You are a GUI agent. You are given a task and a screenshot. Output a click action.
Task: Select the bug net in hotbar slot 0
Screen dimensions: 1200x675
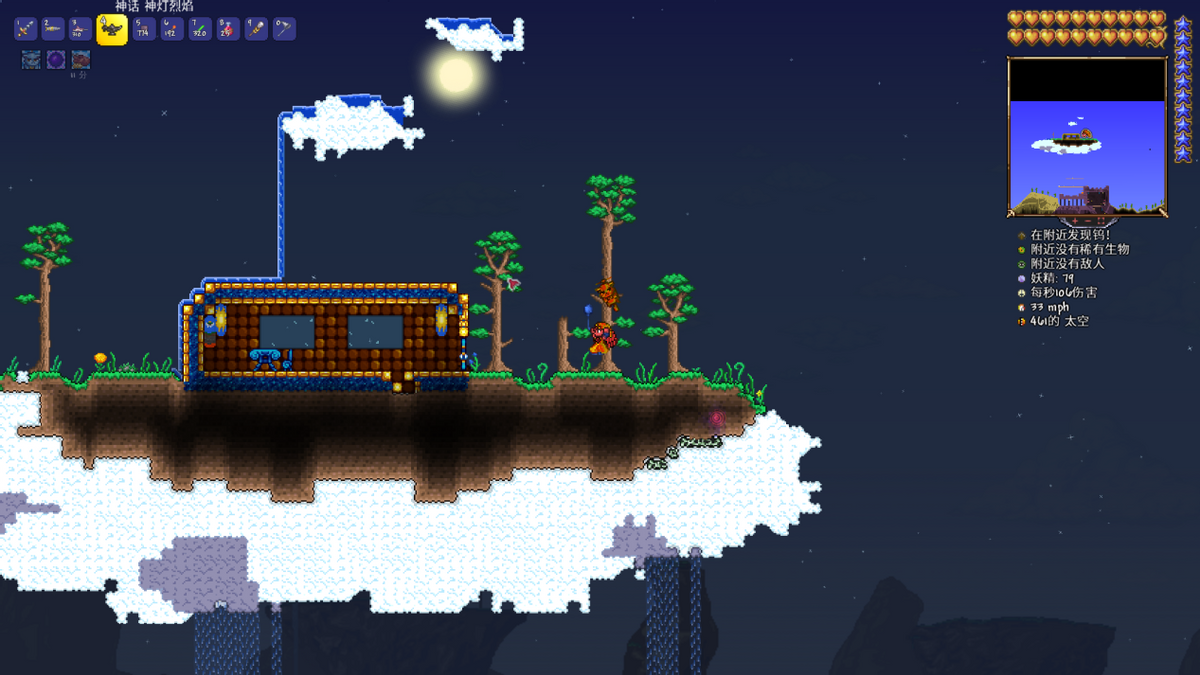click(x=284, y=29)
